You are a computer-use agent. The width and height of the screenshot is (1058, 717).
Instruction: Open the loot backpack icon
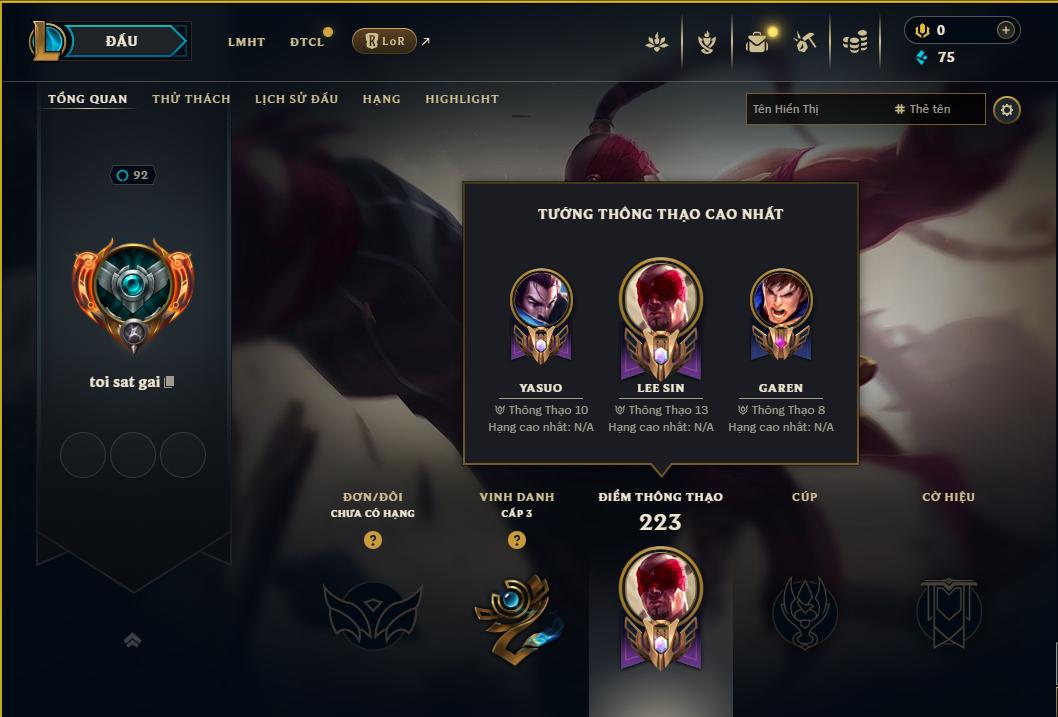(x=757, y=42)
